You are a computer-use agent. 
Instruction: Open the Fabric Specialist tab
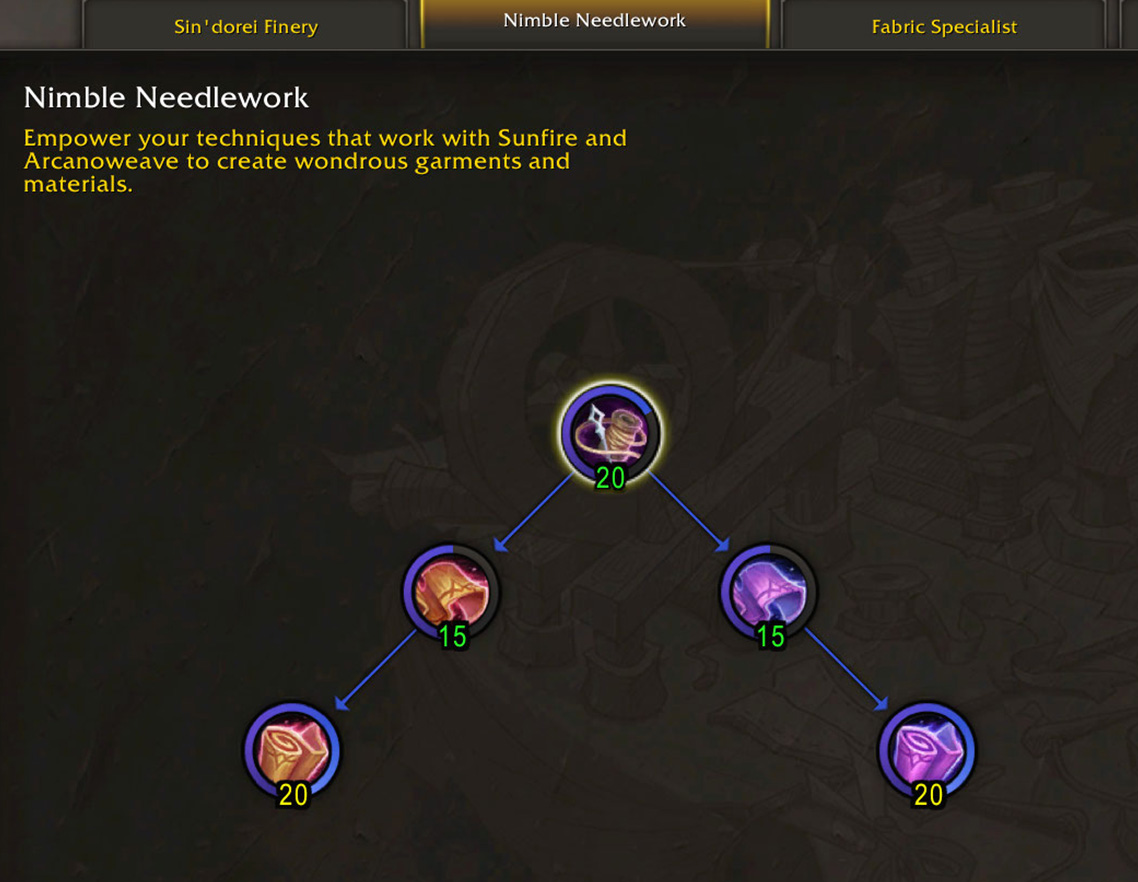click(x=943, y=27)
